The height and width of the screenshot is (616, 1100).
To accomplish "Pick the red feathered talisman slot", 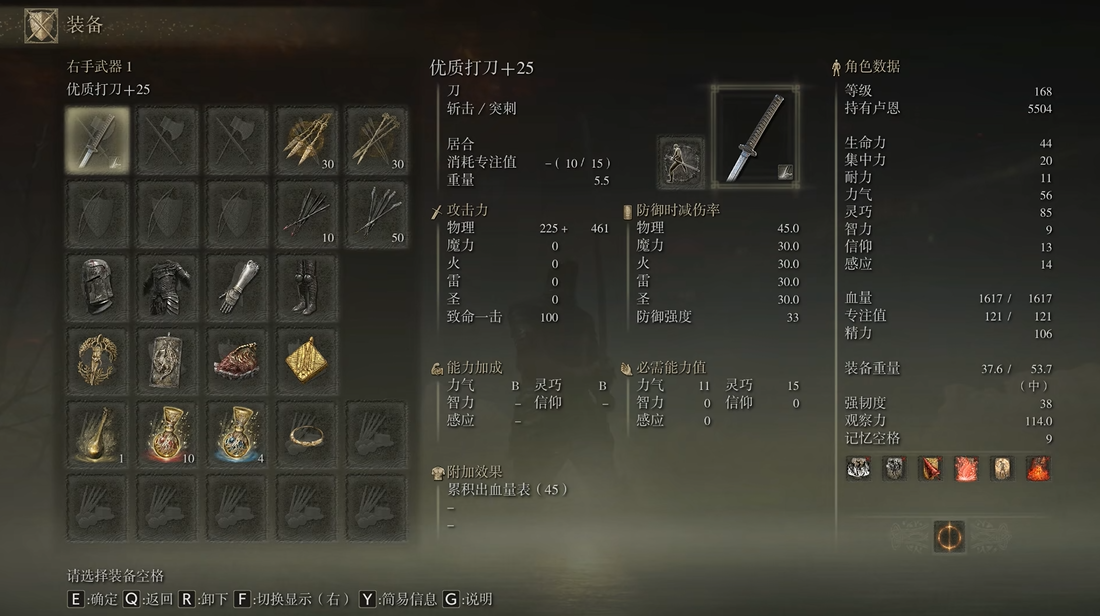I will click(x=237, y=360).
